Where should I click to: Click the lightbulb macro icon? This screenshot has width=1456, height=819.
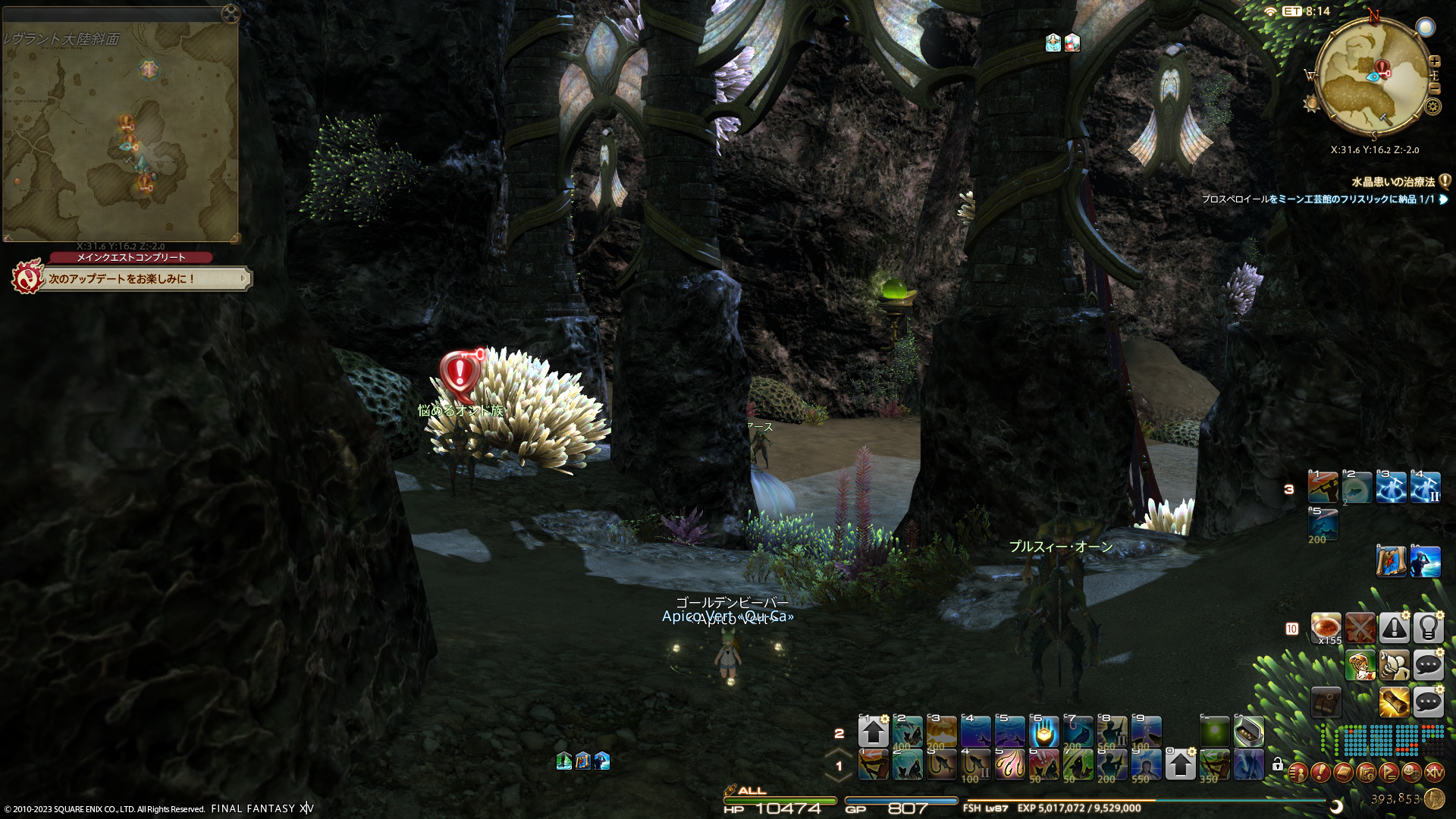click(x=1428, y=628)
